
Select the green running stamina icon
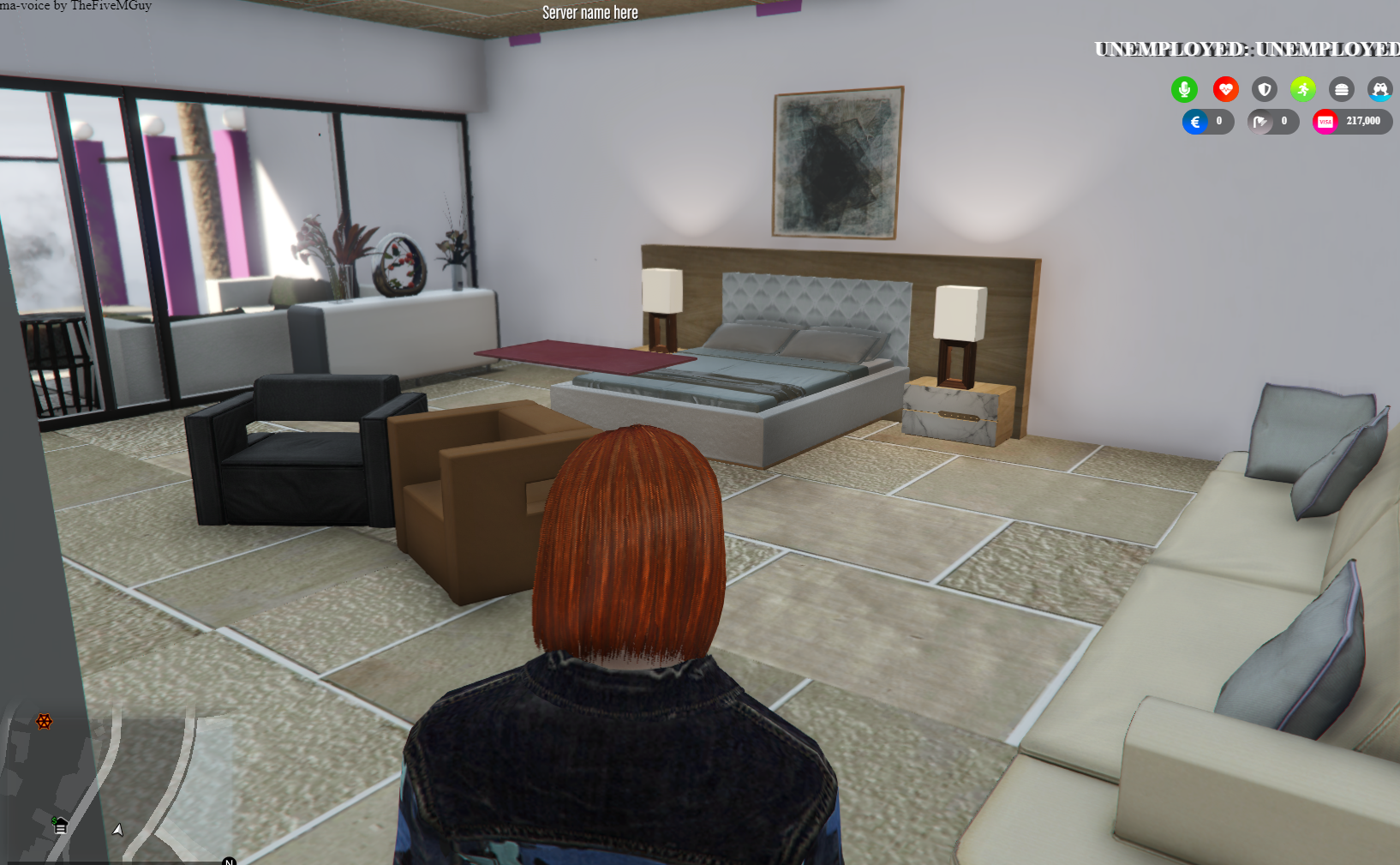(x=1302, y=89)
